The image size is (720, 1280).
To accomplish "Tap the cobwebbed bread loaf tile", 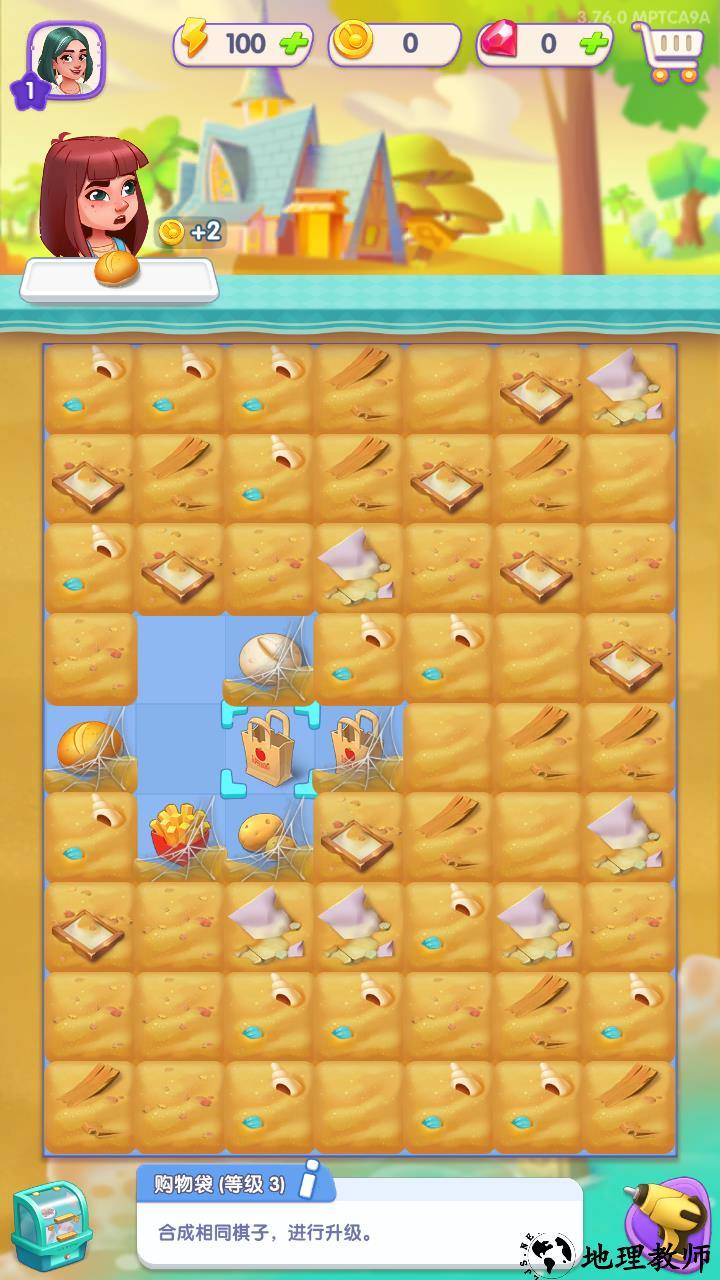I will coord(90,747).
